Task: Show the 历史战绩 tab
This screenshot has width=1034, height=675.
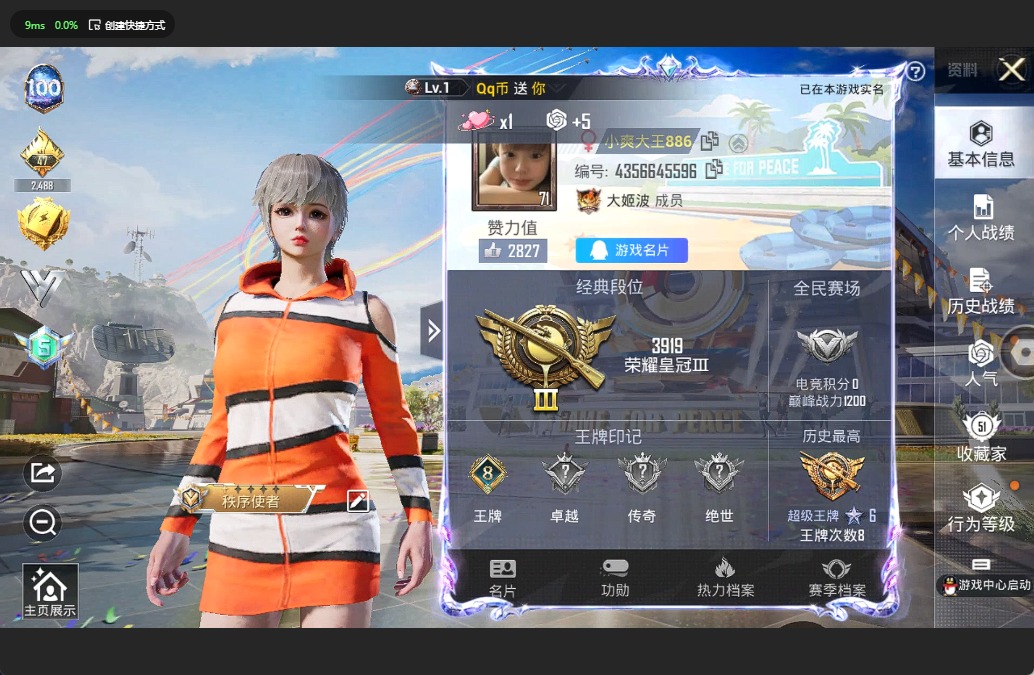Action: [x=980, y=291]
